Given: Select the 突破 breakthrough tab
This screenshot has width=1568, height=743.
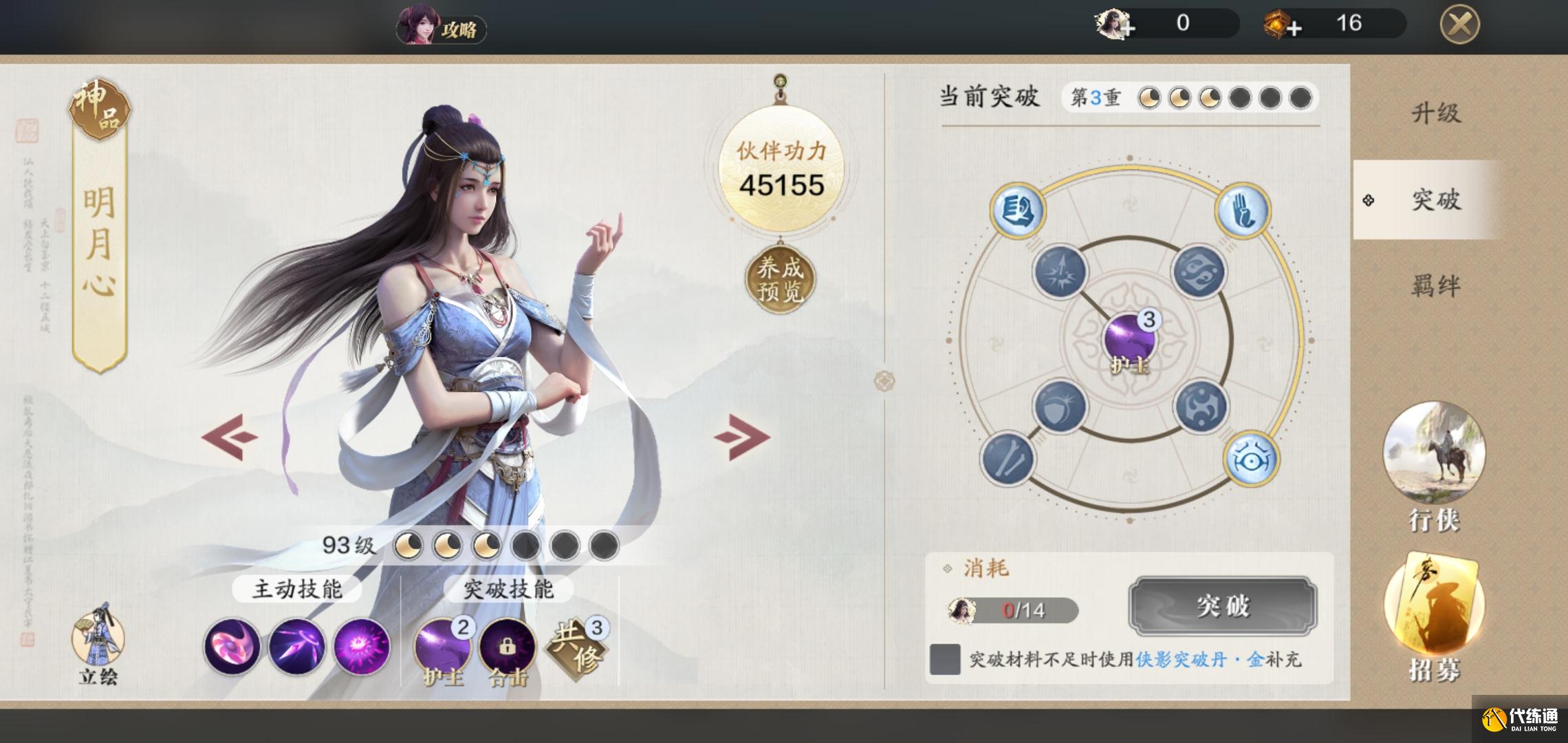Looking at the screenshot, I should pos(1436,200).
